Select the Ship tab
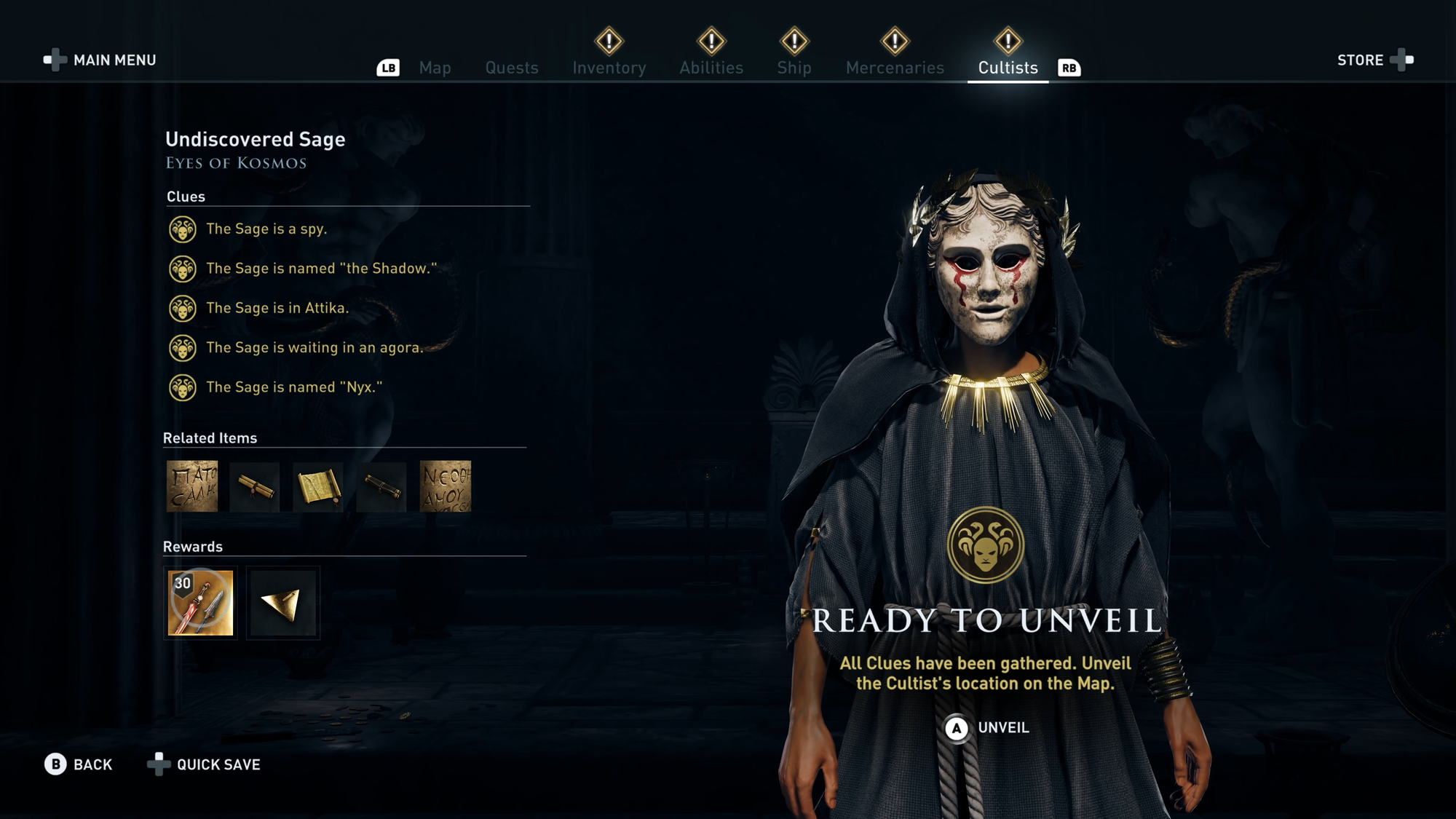Image resolution: width=1456 pixels, height=819 pixels. [x=794, y=68]
